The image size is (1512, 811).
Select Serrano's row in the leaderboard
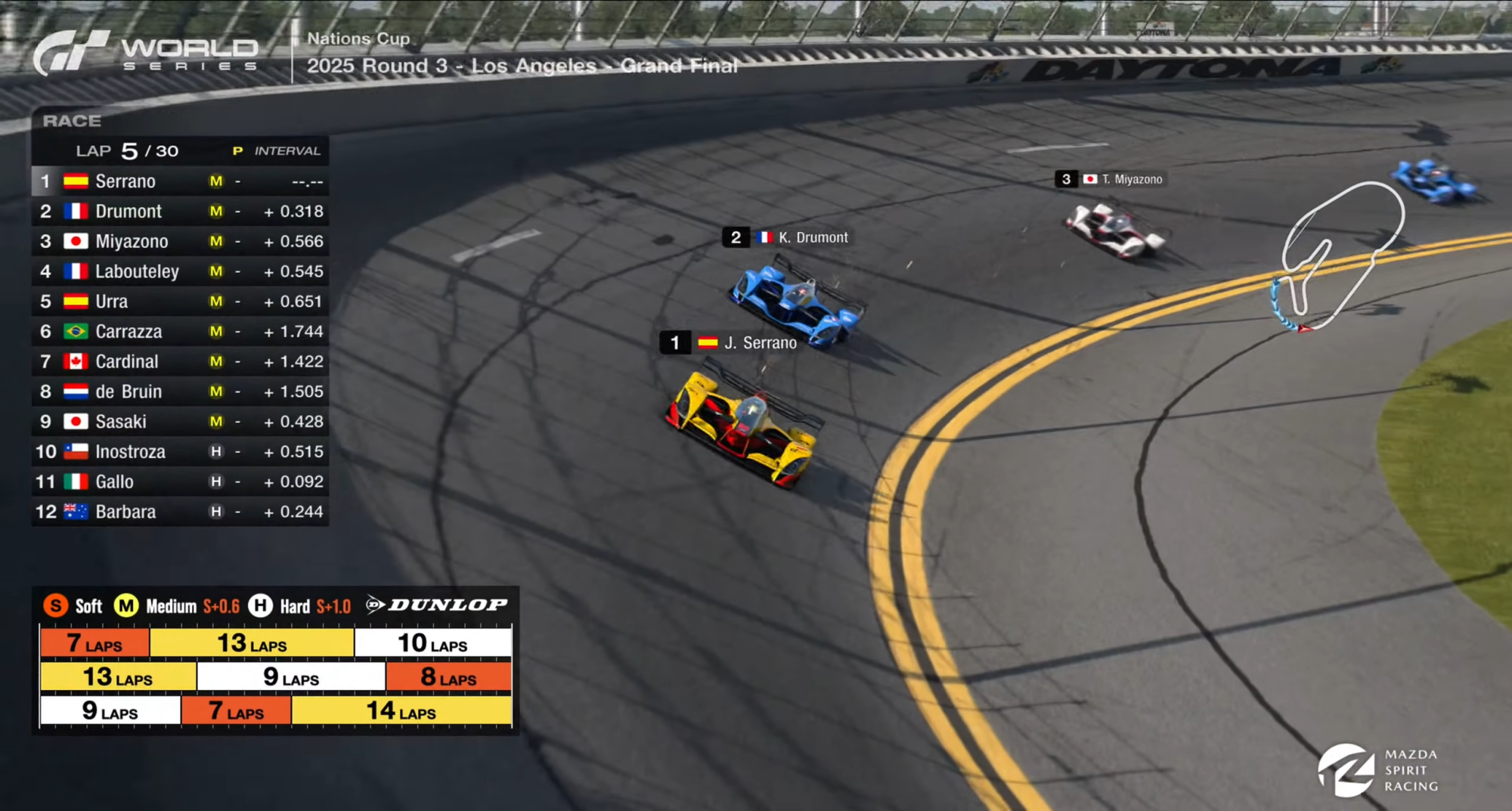click(180, 181)
